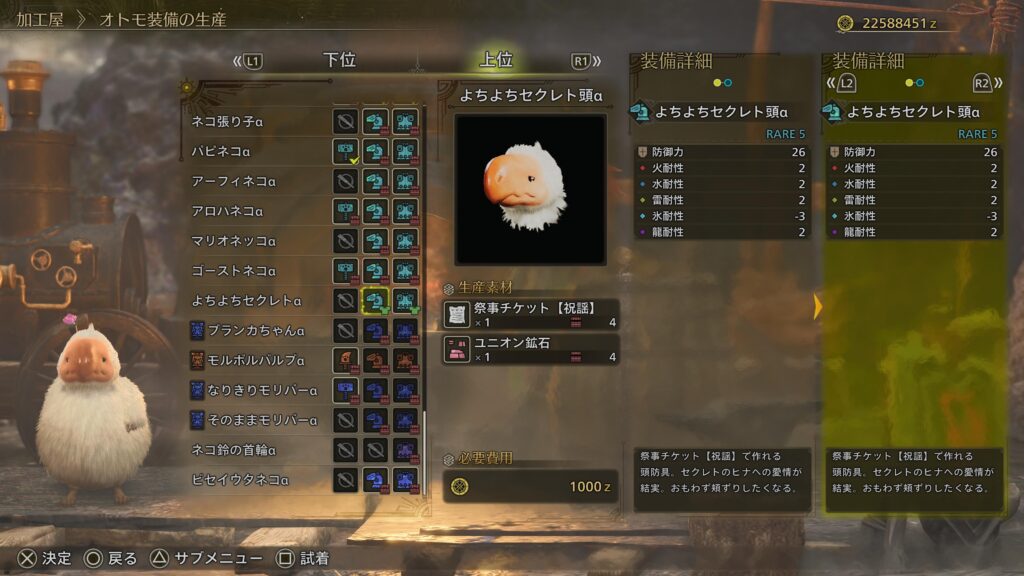Switch to the 下位 rank tab
The image size is (1024, 576).
(x=340, y=60)
